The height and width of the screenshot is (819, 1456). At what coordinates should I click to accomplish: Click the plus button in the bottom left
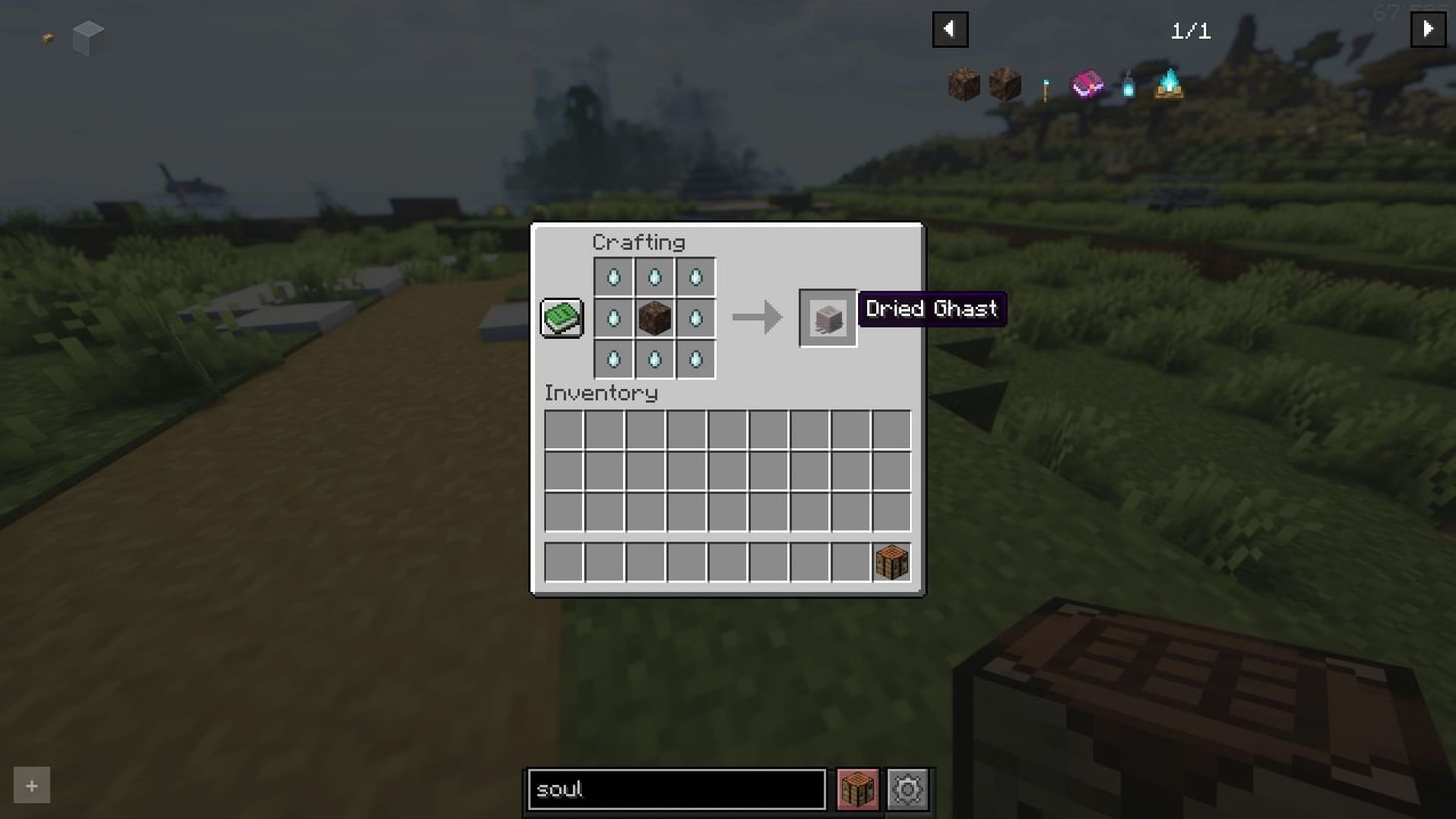pos(30,785)
